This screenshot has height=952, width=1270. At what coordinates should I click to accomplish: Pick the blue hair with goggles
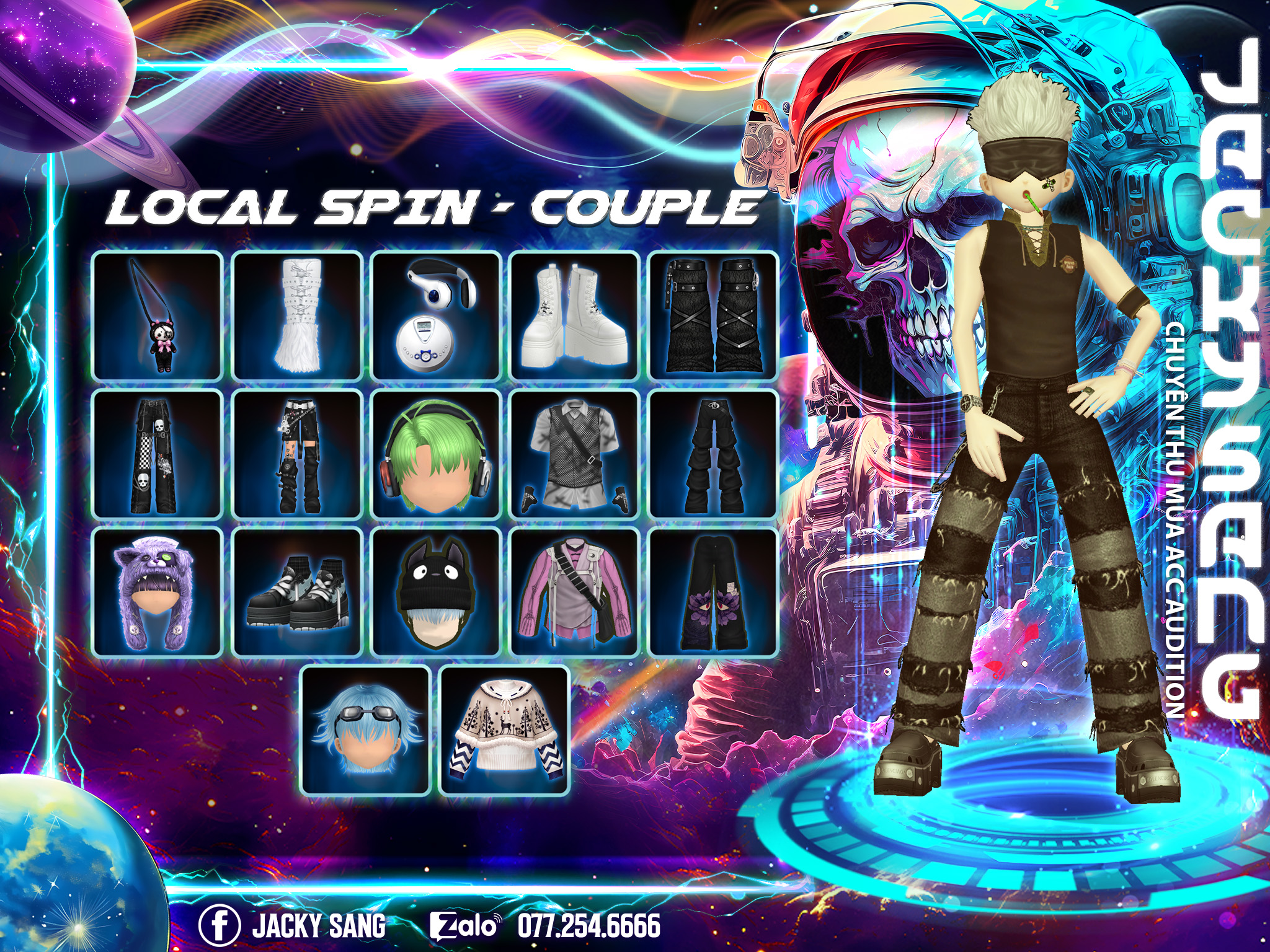click(366, 731)
